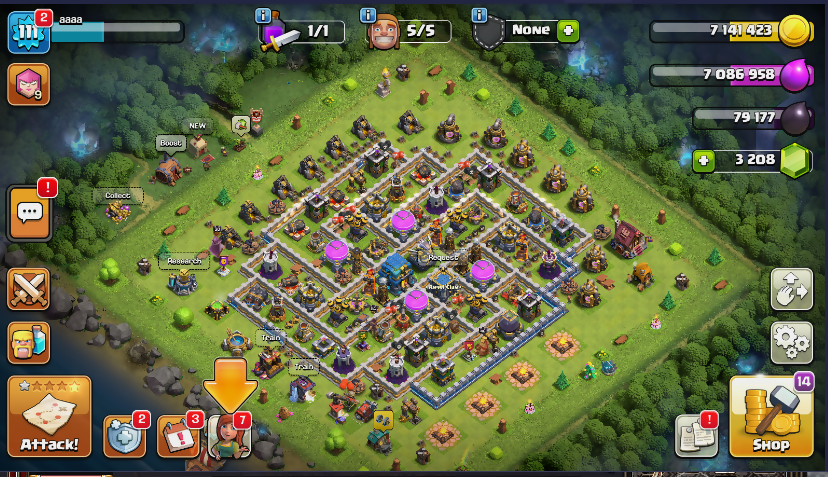Open the chat speech bubble panel
Viewport: 828px width, 477px height.
[29, 213]
